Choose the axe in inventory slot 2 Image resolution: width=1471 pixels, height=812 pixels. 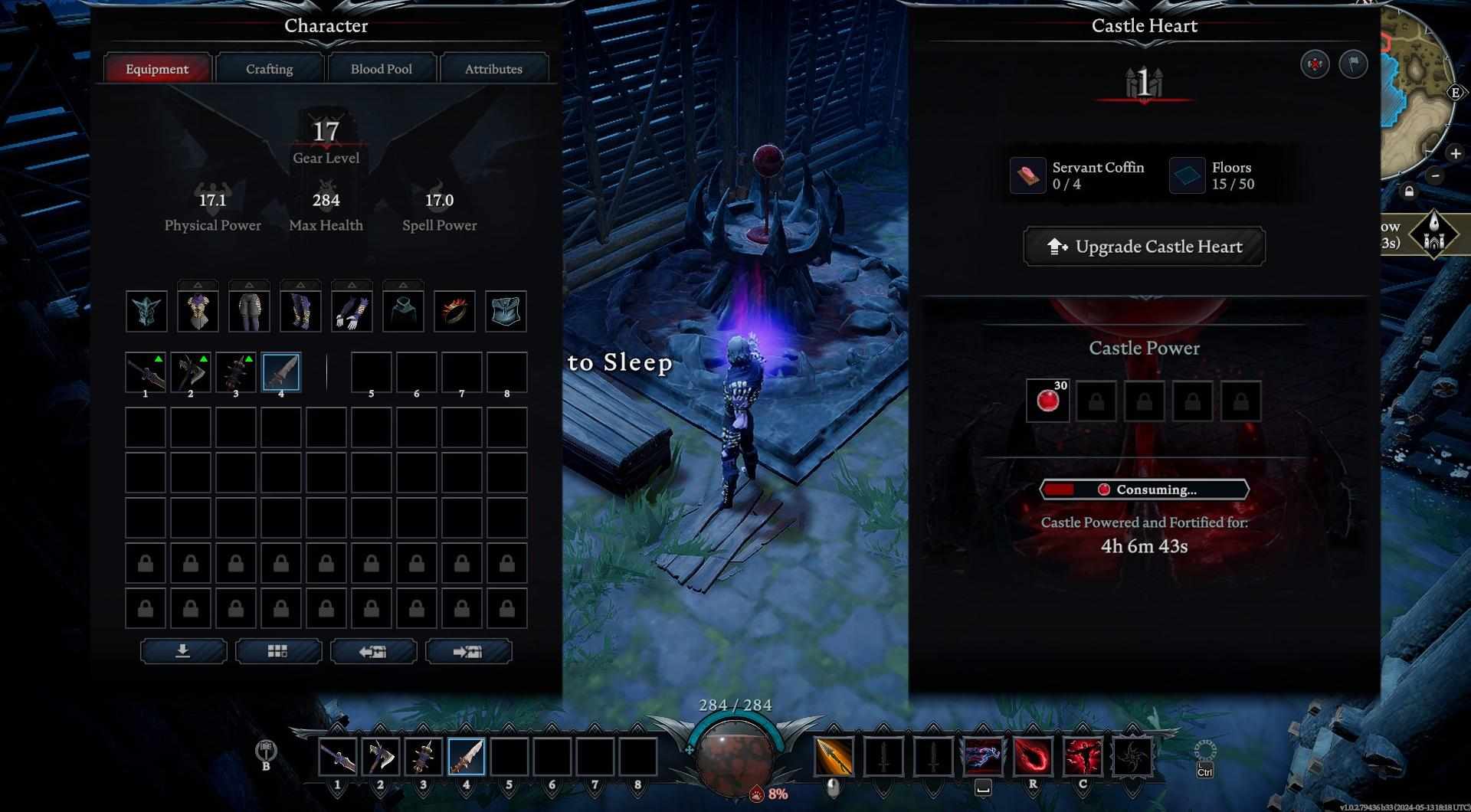[190, 372]
